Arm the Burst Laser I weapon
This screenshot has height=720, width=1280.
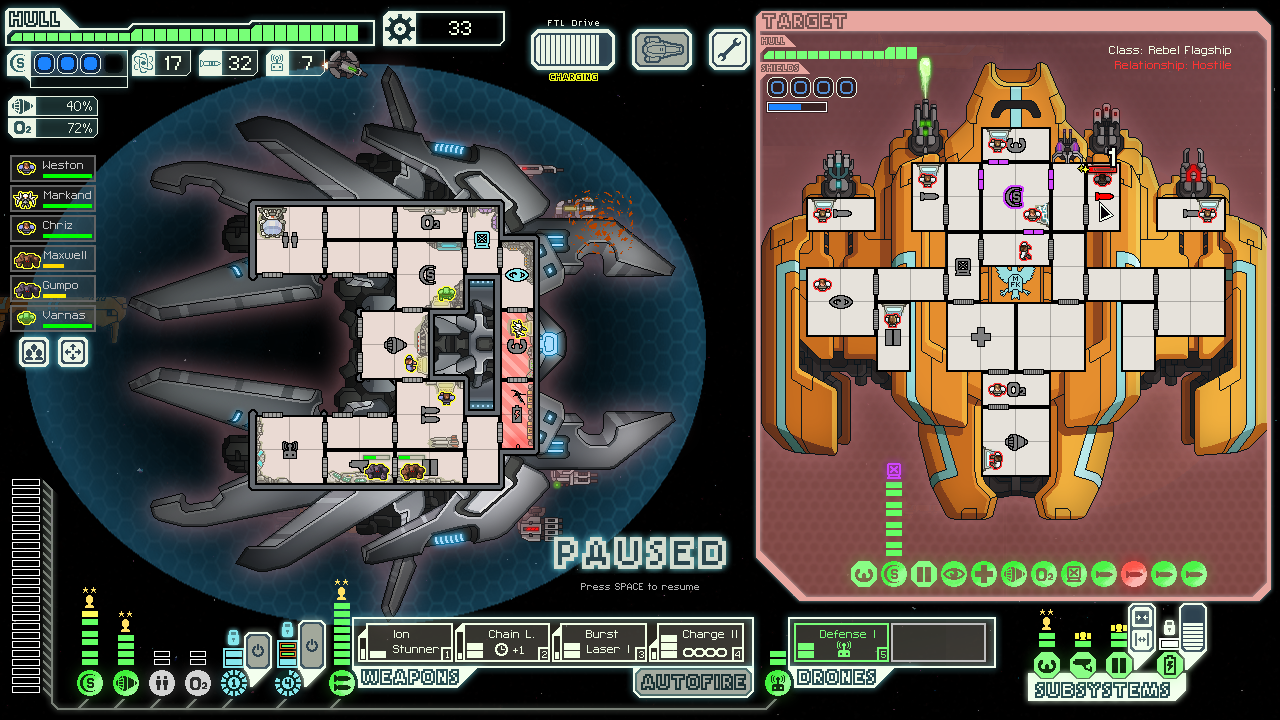click(601, 642)
